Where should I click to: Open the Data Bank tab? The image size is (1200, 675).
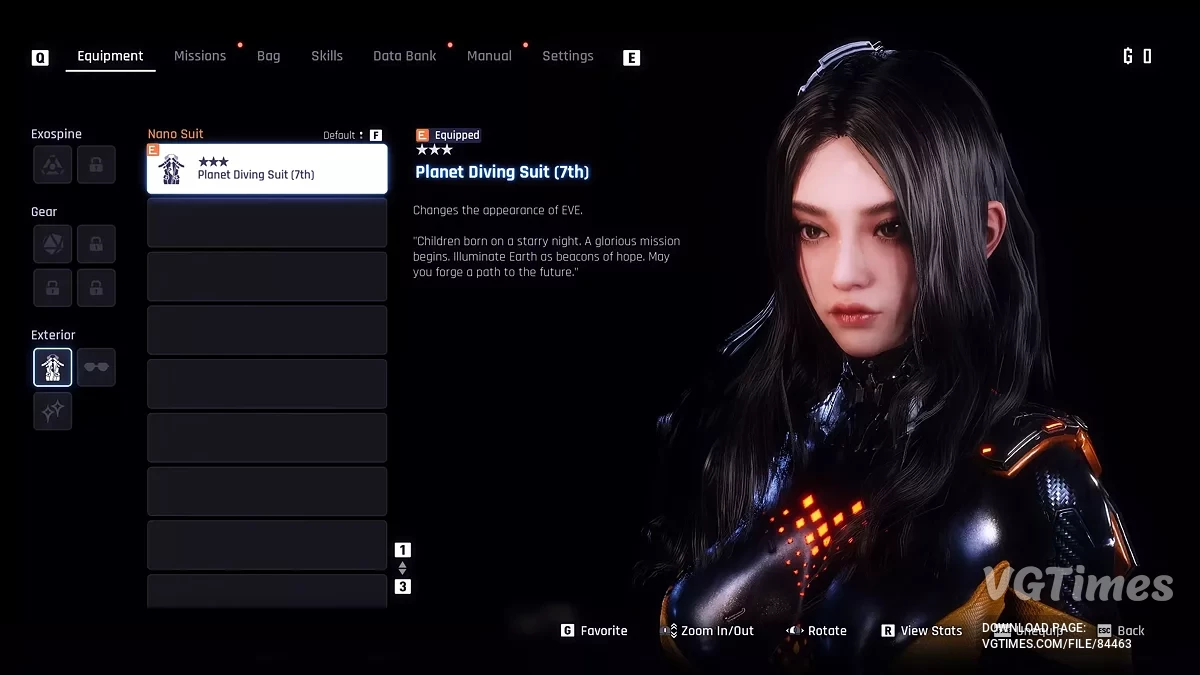[x=404, y=56]
